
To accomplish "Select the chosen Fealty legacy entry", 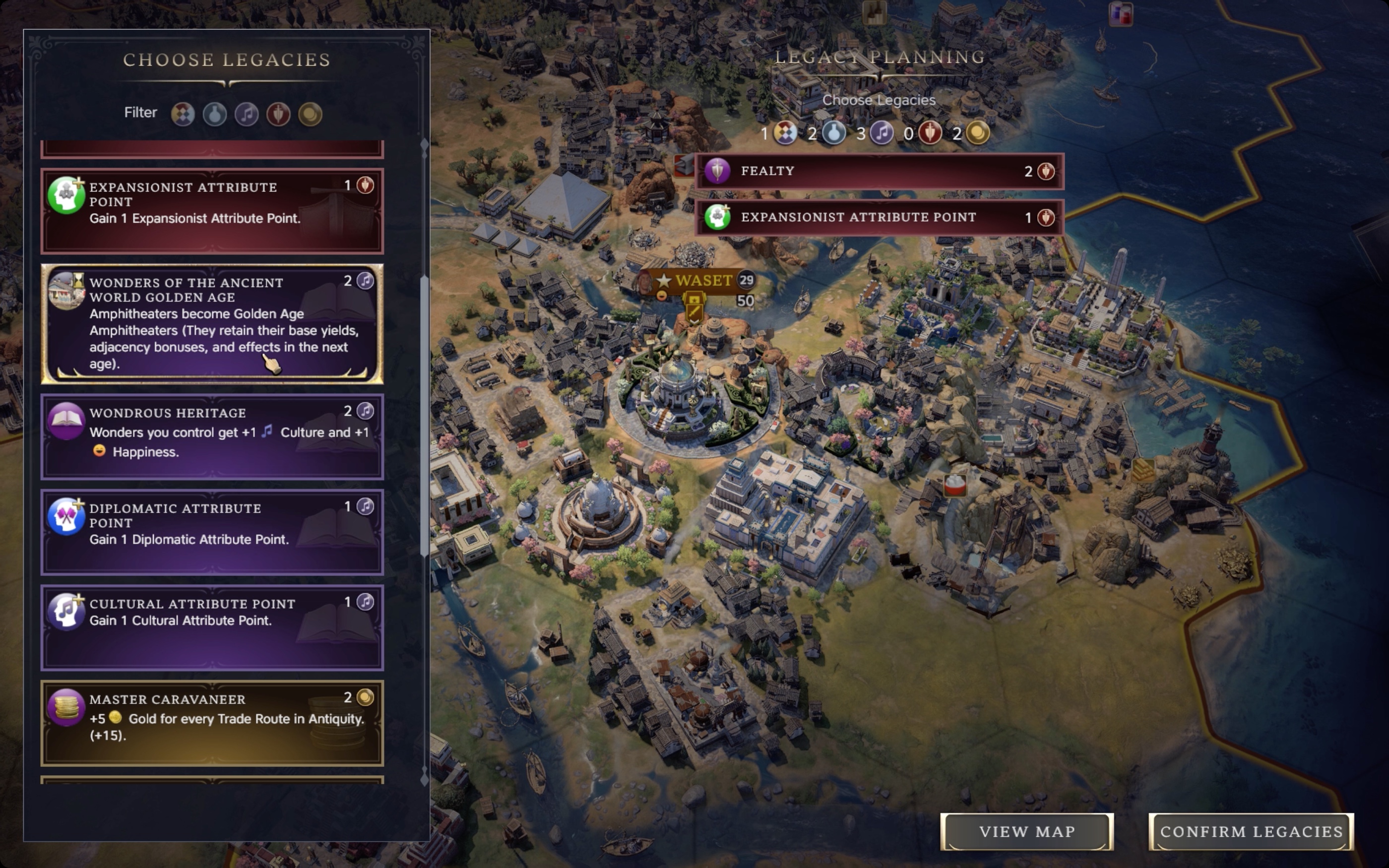I will (878, 171).
